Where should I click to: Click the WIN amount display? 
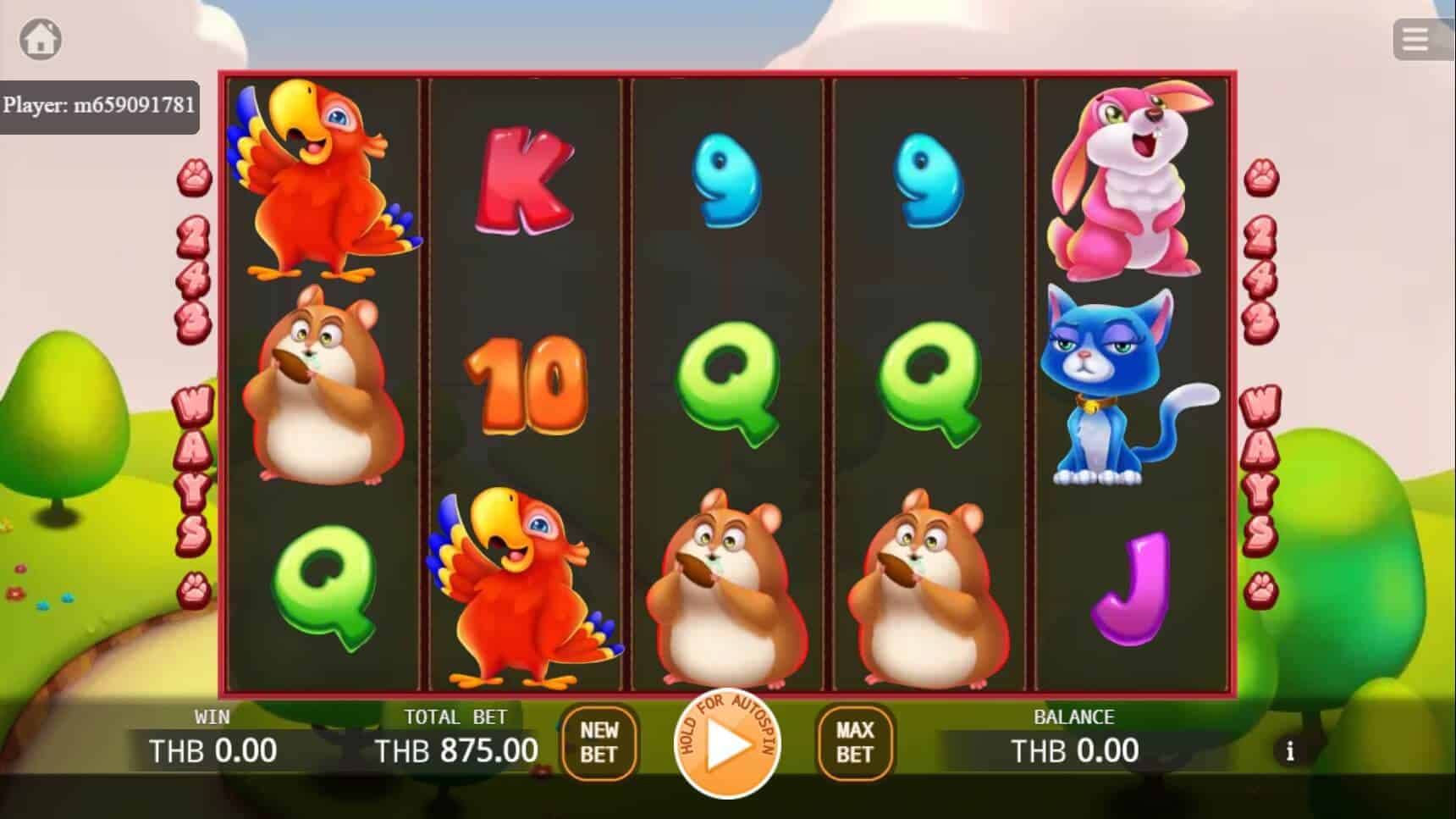point(212,750)
